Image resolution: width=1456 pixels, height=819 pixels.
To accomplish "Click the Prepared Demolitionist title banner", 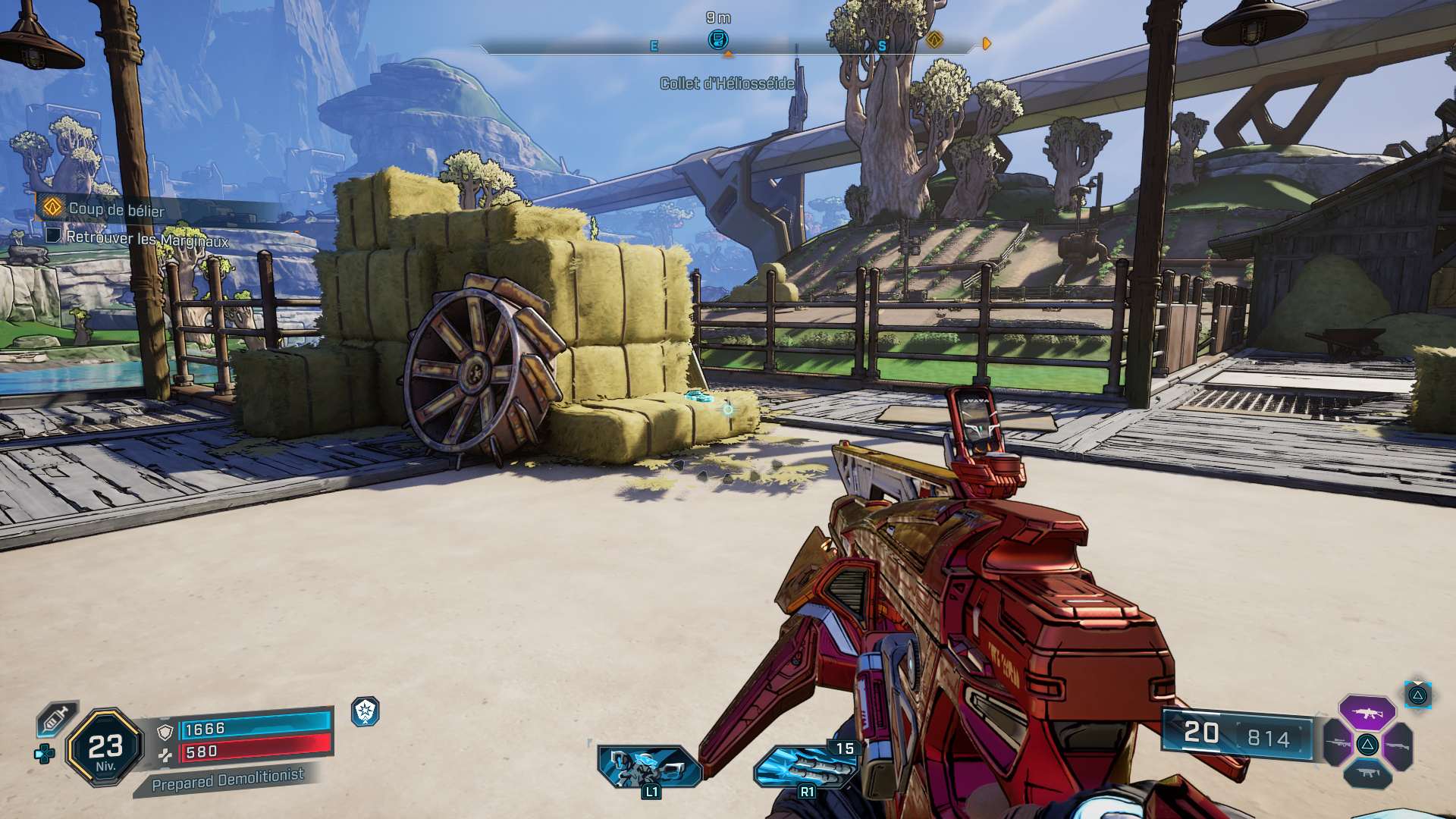I will (x=227, y=780).
